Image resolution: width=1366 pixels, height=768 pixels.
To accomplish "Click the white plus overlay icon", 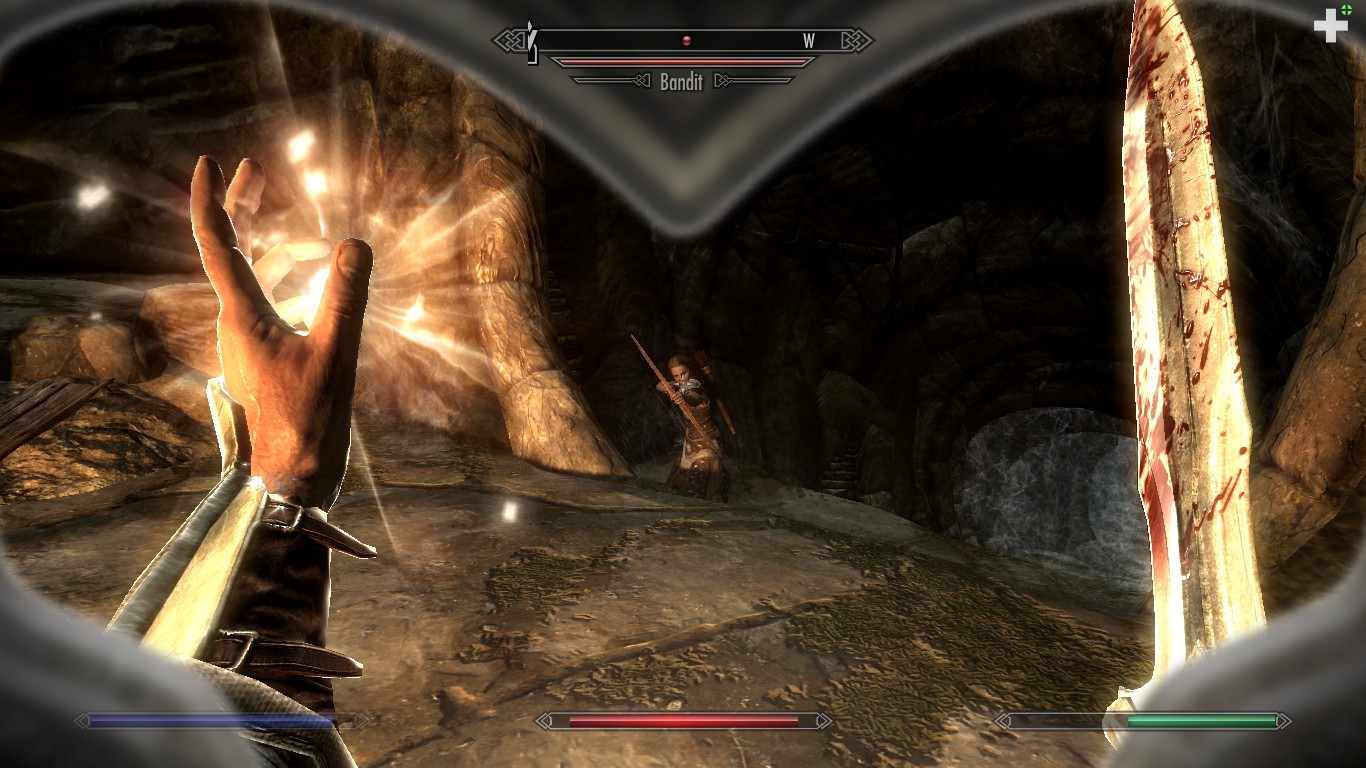I will click(1330, 25).
